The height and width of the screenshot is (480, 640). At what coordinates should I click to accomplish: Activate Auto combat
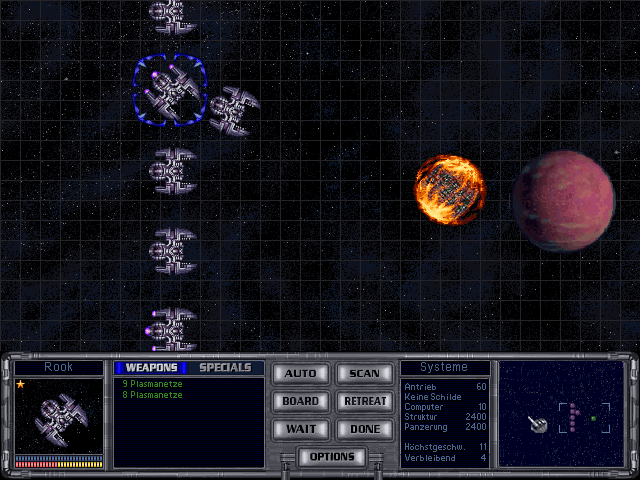tap(300, 373)
